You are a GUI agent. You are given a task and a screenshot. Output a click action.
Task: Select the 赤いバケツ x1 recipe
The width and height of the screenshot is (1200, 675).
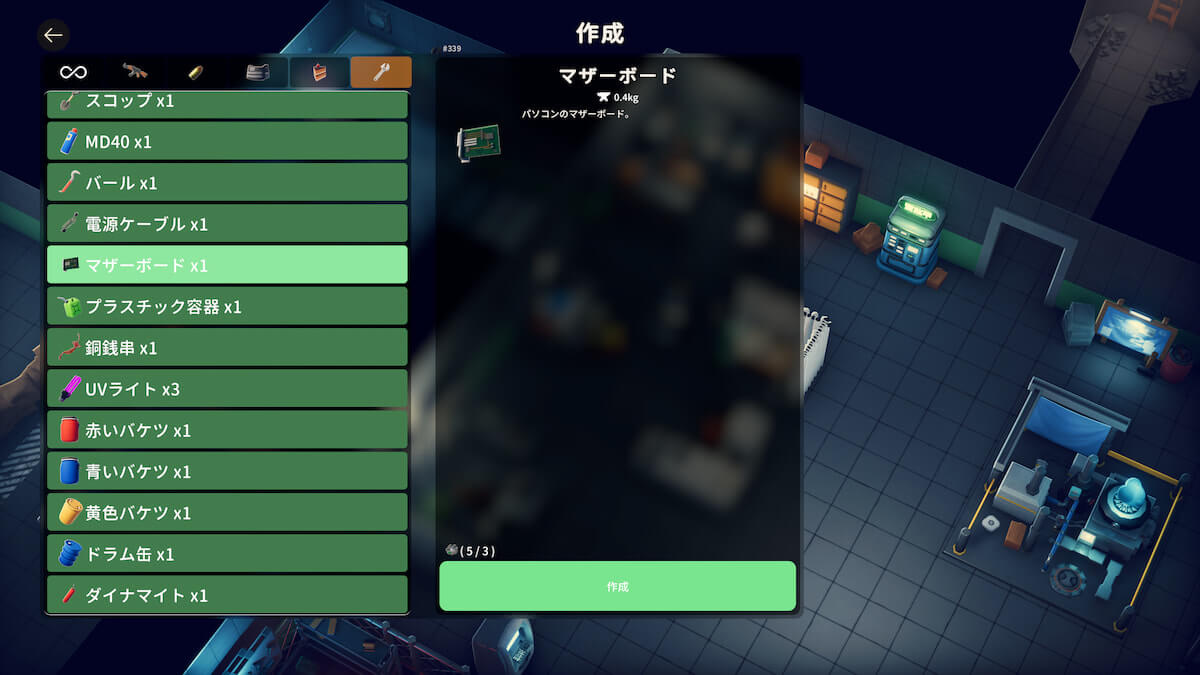[x=227, y=430]
